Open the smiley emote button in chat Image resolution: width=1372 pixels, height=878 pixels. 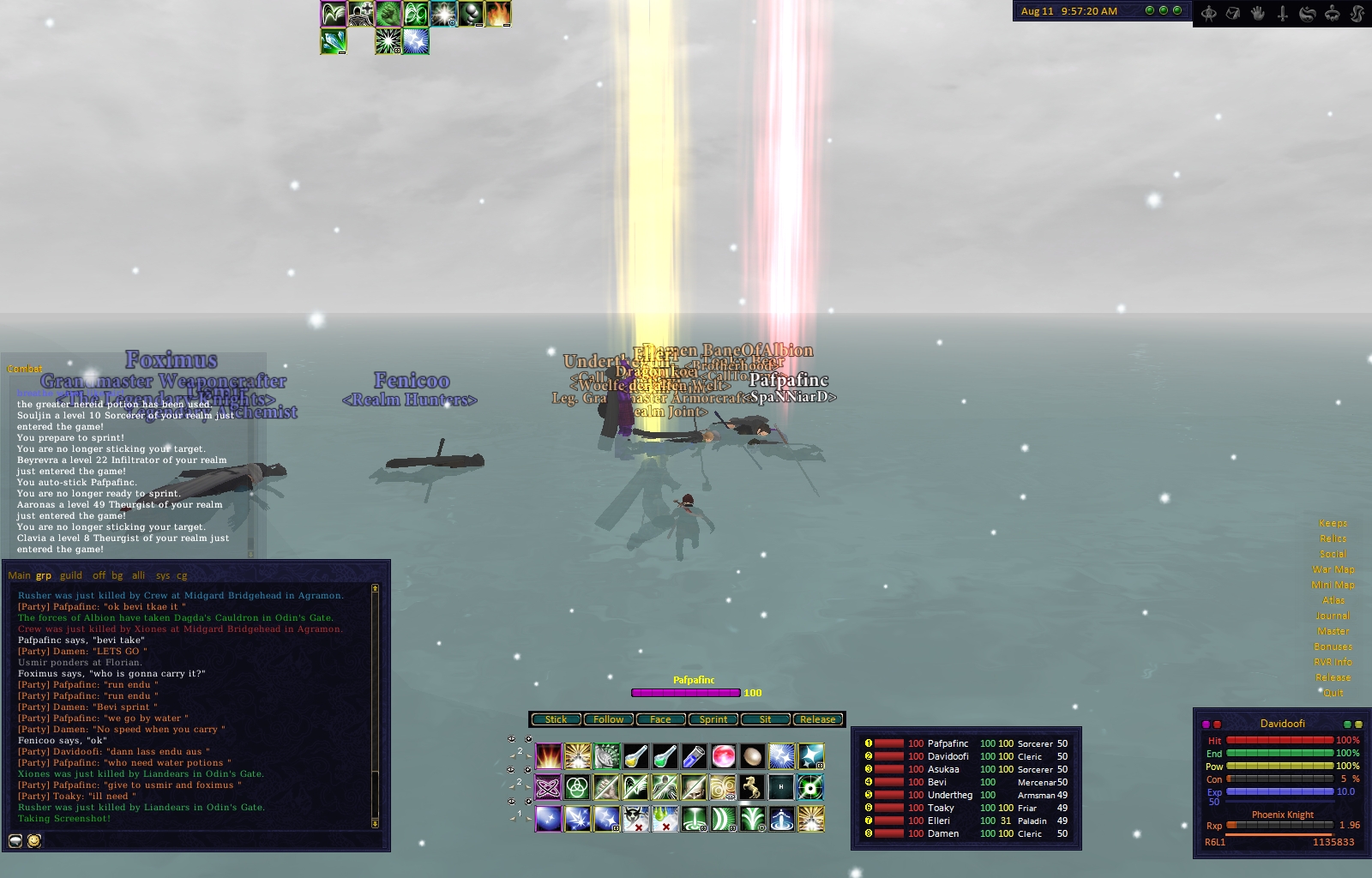pyautogui.click(x=34, y=841)
